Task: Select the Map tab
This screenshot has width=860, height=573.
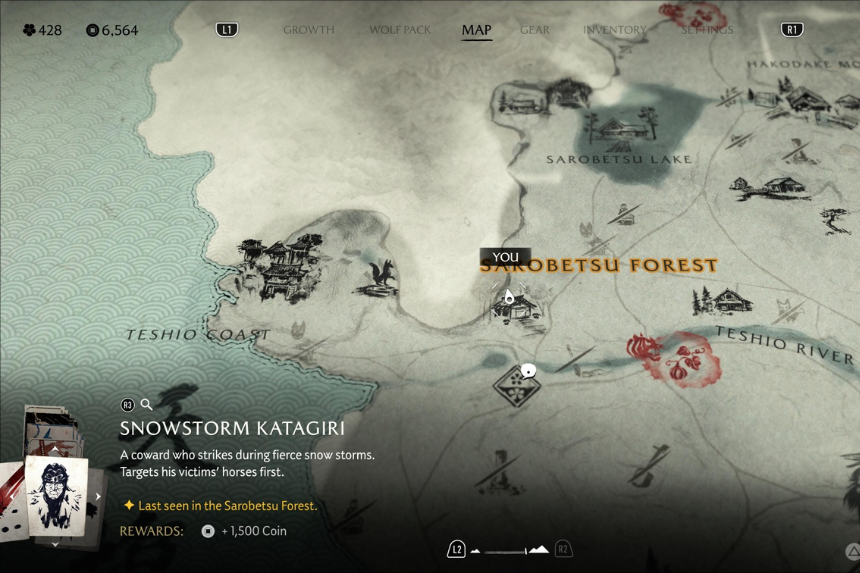Action: [x=476, y=30]
